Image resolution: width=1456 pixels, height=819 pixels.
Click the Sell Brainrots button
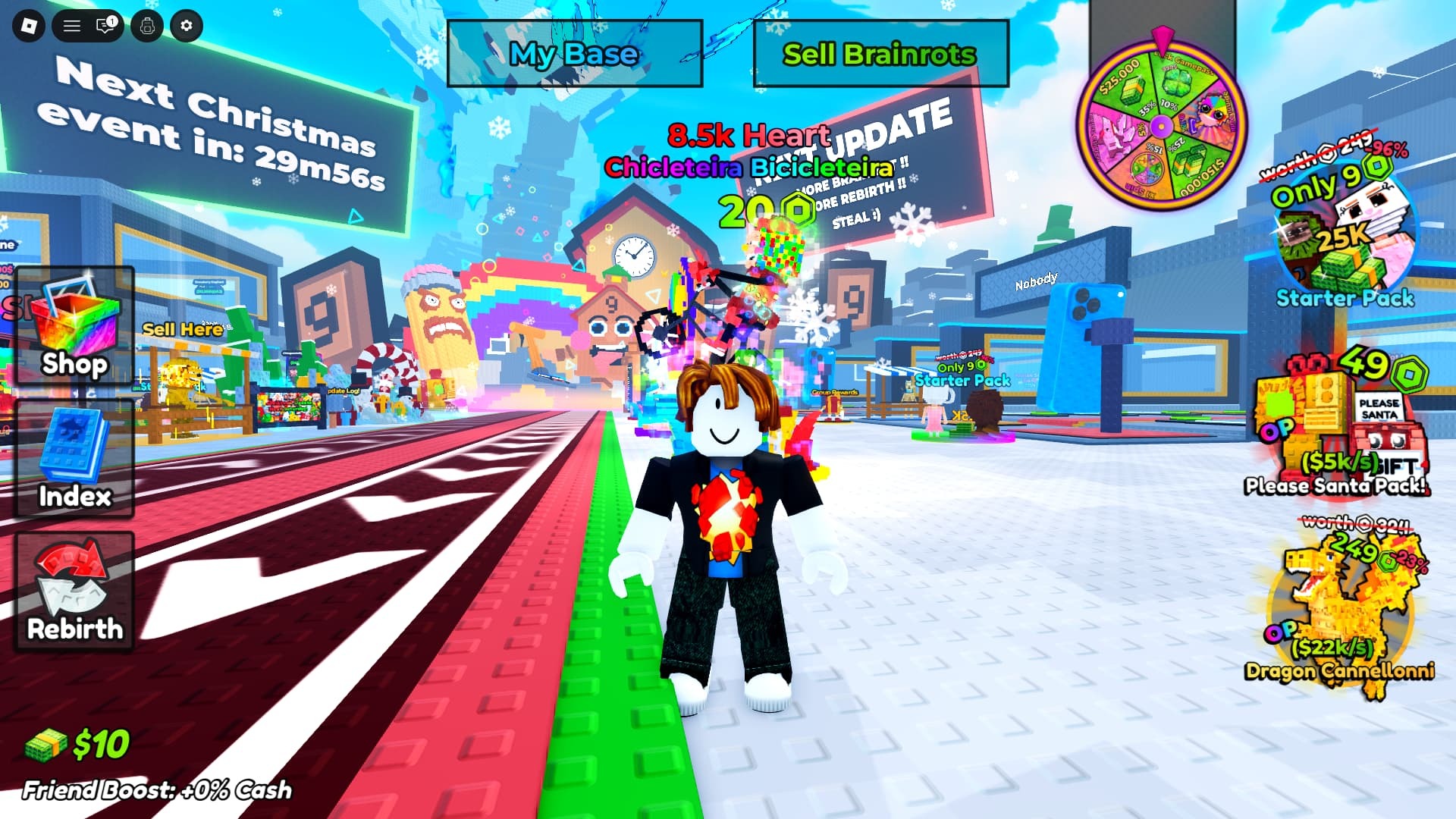coord(880,54)
